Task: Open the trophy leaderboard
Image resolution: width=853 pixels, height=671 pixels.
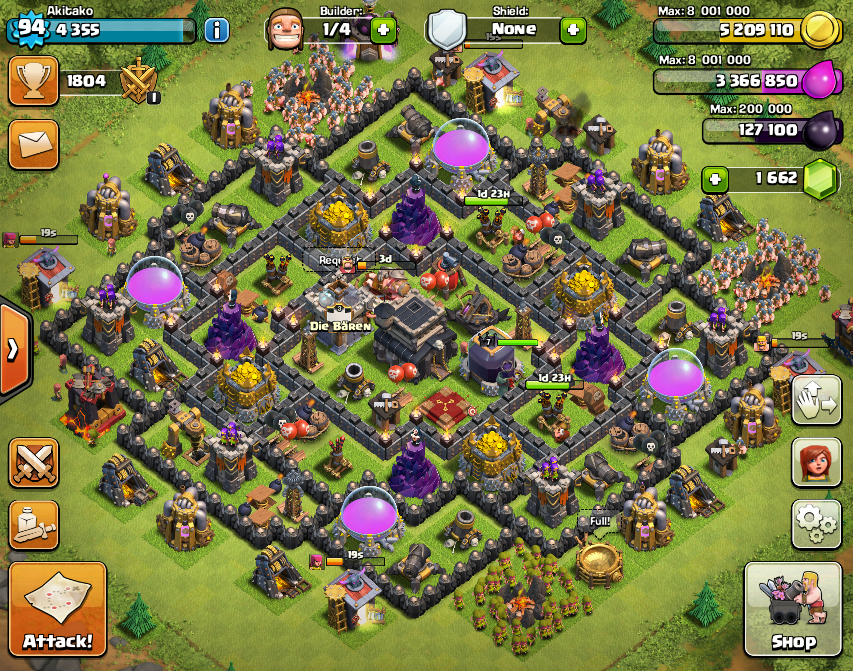Action: coord(33,81)
